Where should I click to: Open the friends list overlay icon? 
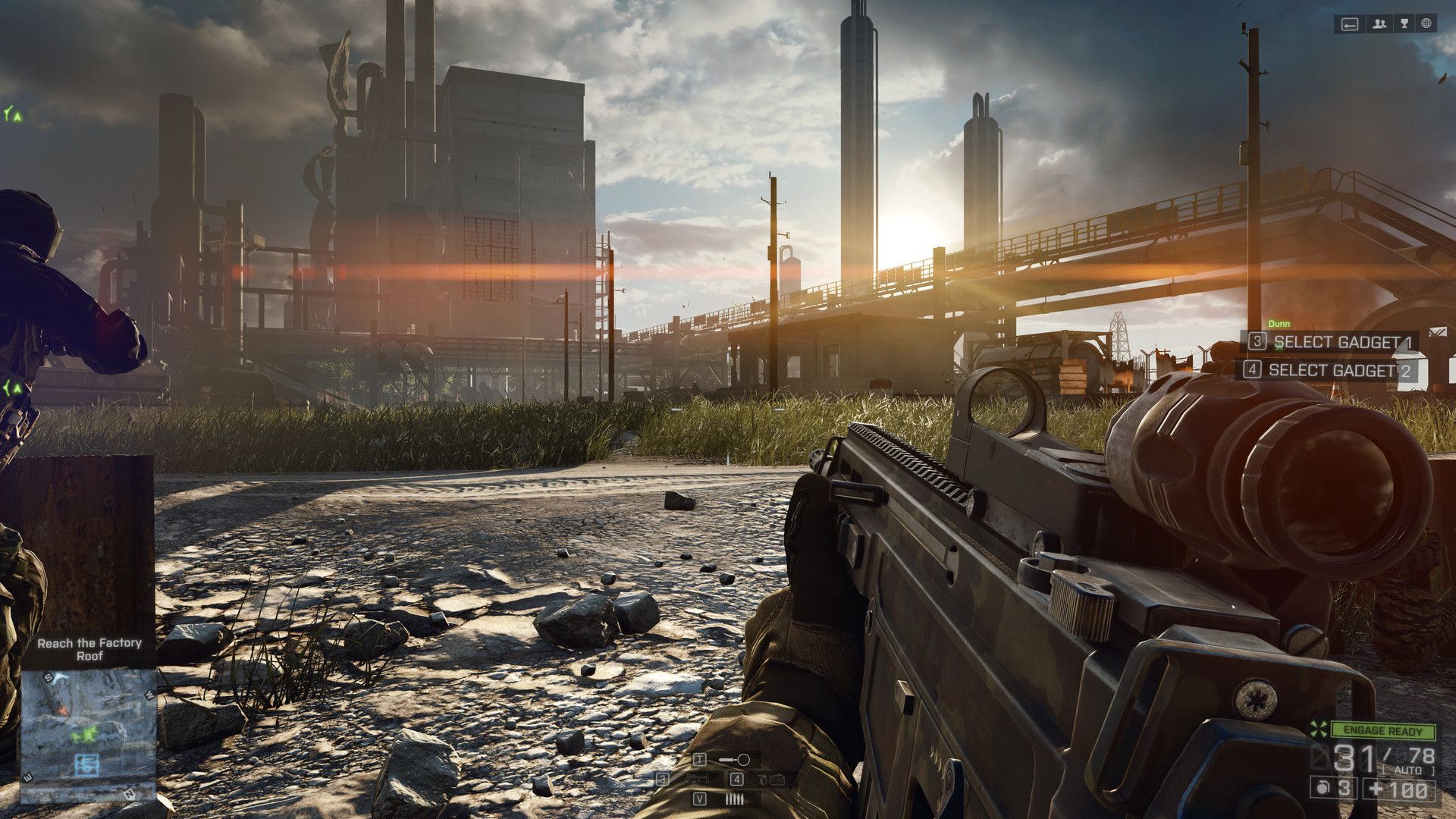click(x=1379, y=24)
